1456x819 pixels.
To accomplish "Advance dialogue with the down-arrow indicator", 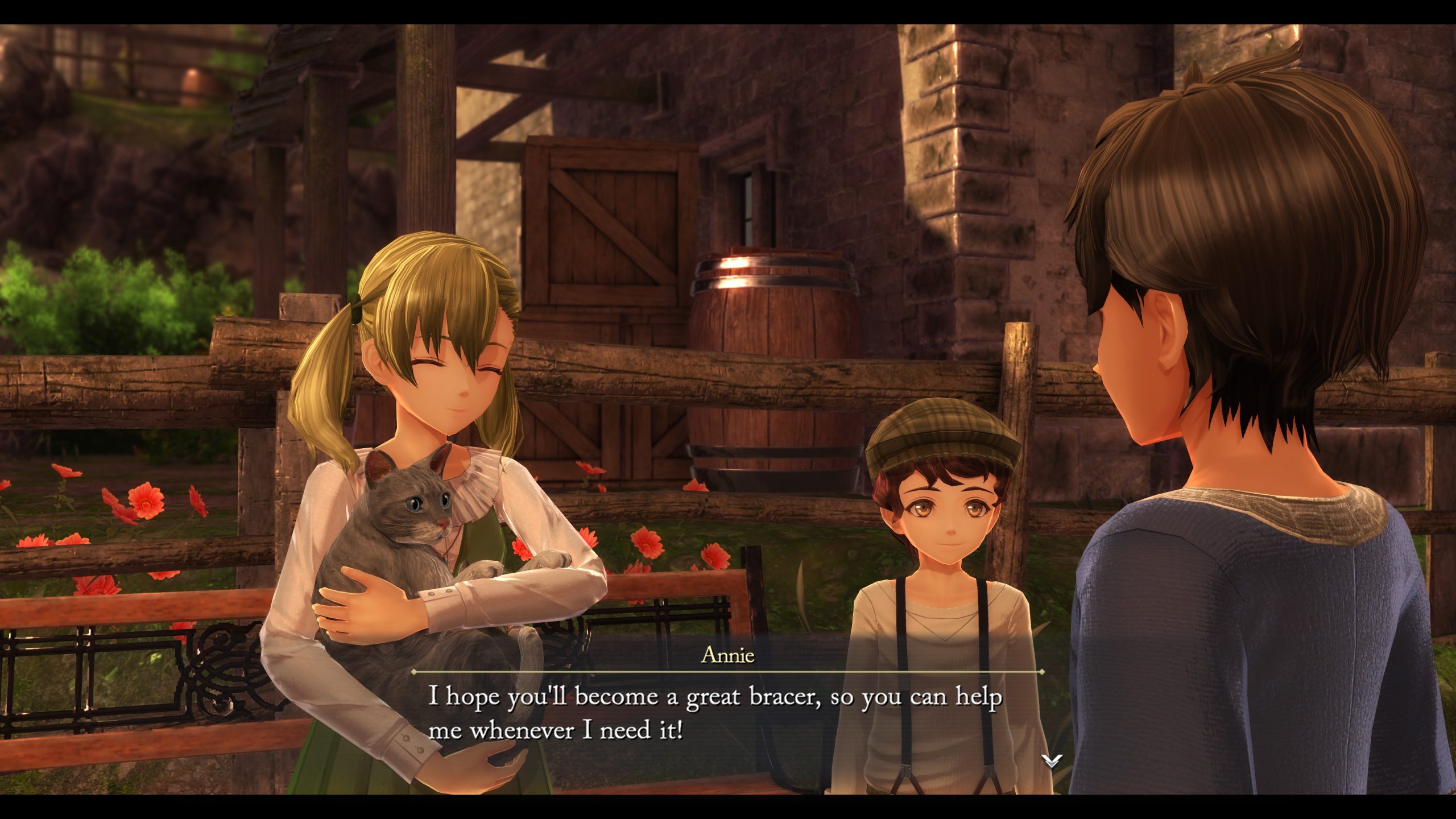I will (x=1051, y=760).
